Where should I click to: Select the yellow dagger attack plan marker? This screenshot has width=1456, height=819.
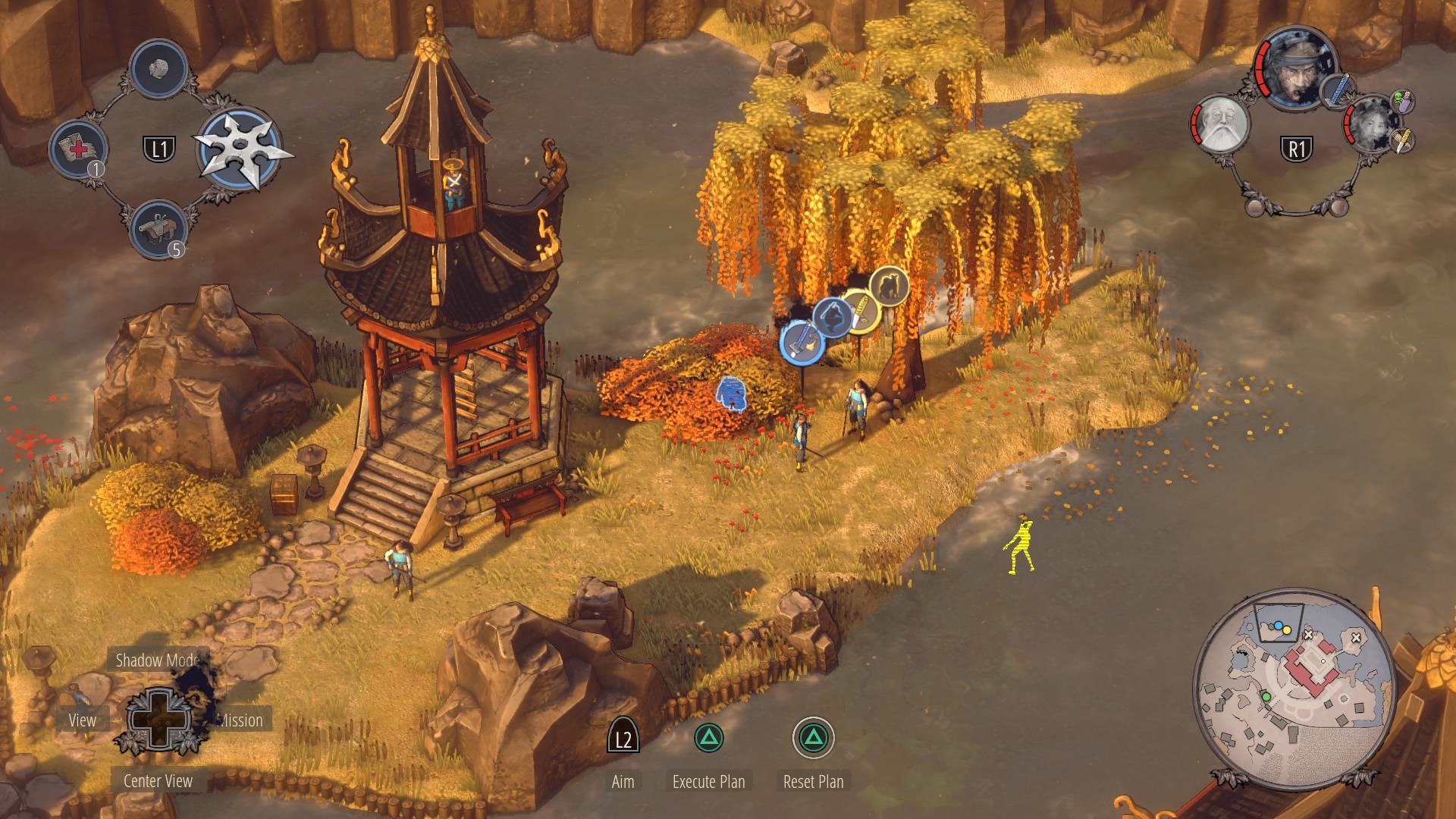click(x=860, y=310)
